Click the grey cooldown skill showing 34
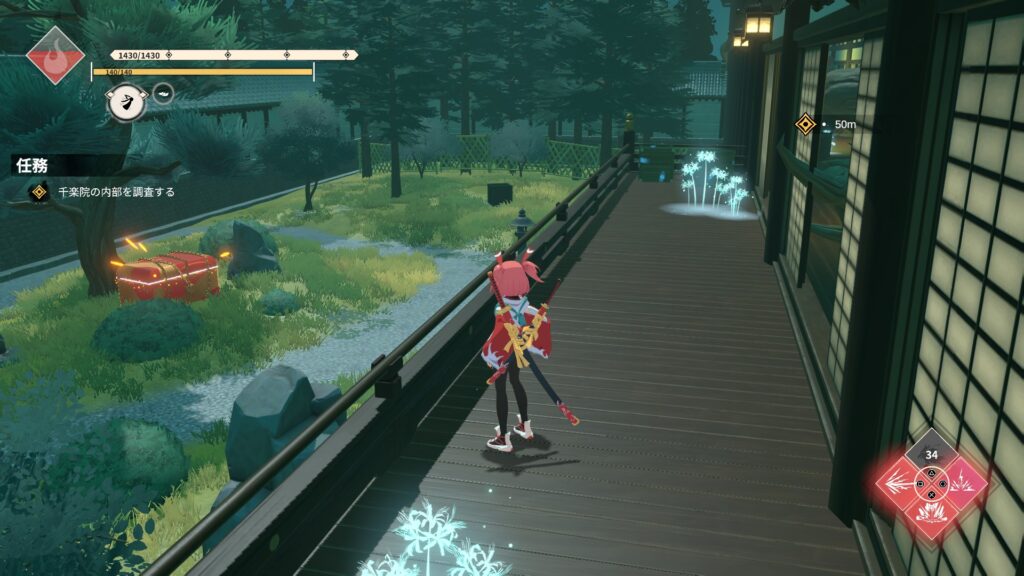The image size is (1024, 576). pos(931,455)
